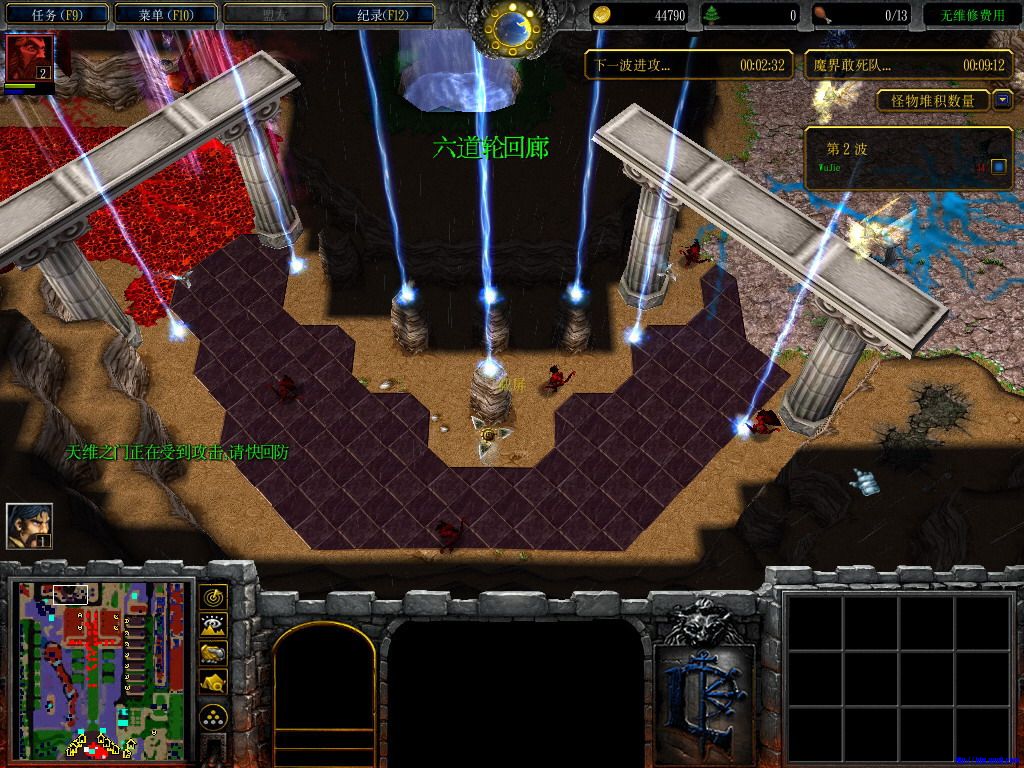The width and height of the screenshot is (1024, 768).
Task: Expand the 怪物堆积数量 board arrow button
Action: (x=1002, y=101)
